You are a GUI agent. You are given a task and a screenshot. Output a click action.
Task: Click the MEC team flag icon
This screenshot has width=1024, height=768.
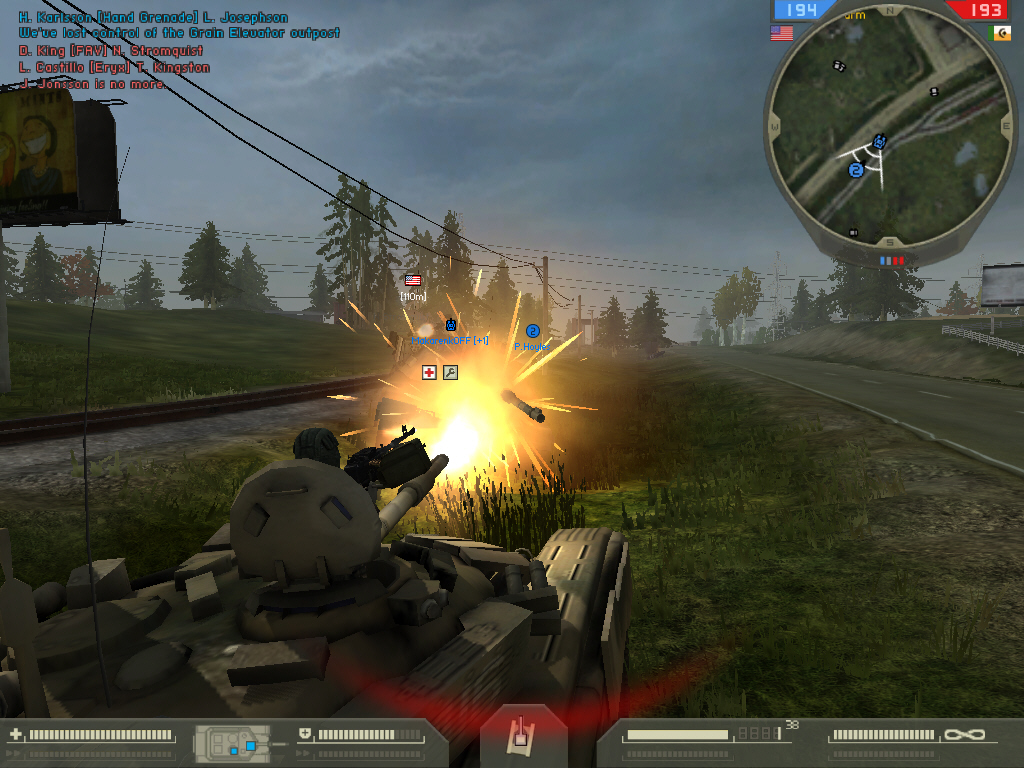point(1000,33)
